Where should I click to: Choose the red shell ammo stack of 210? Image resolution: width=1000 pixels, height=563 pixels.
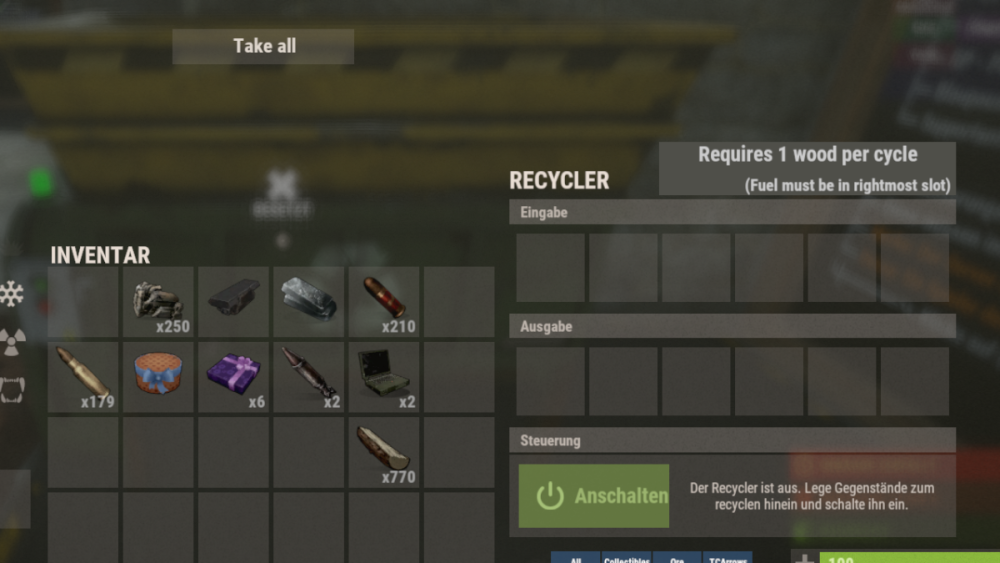tap(384, 301)
